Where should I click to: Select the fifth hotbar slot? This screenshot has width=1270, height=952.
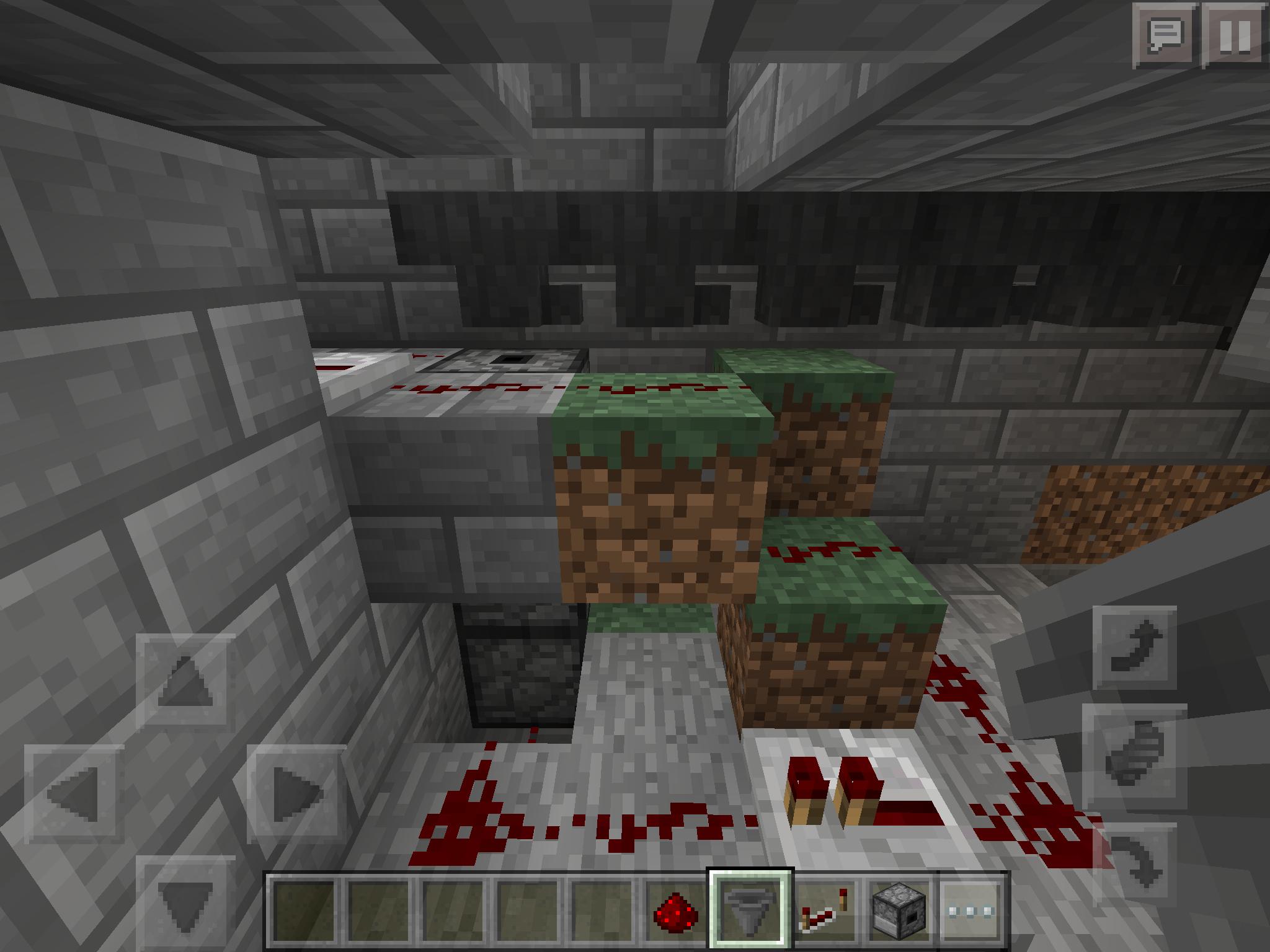598,915
